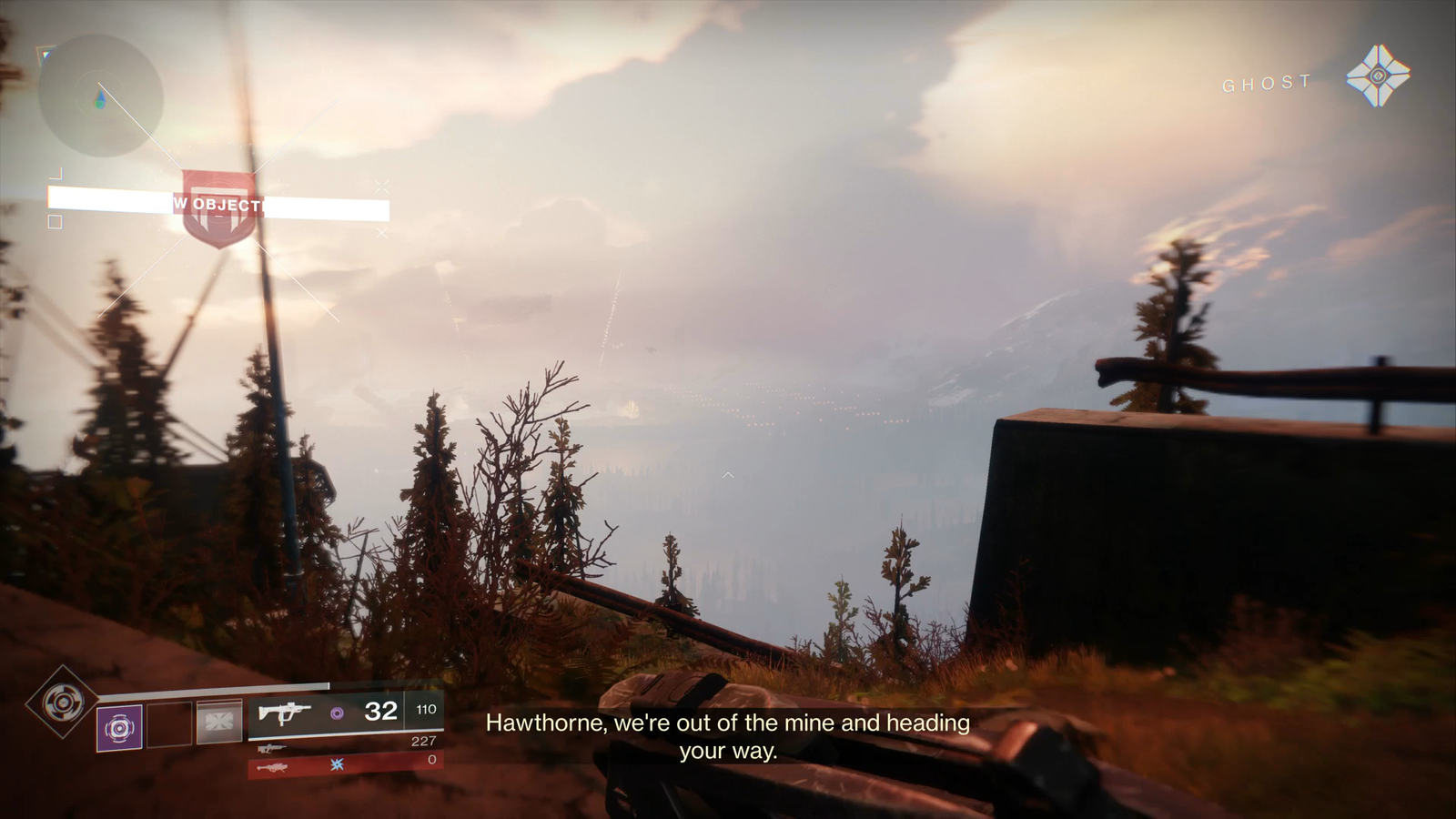
Task: Open the Ghost icon
Action: click(x=1378, y=76)
